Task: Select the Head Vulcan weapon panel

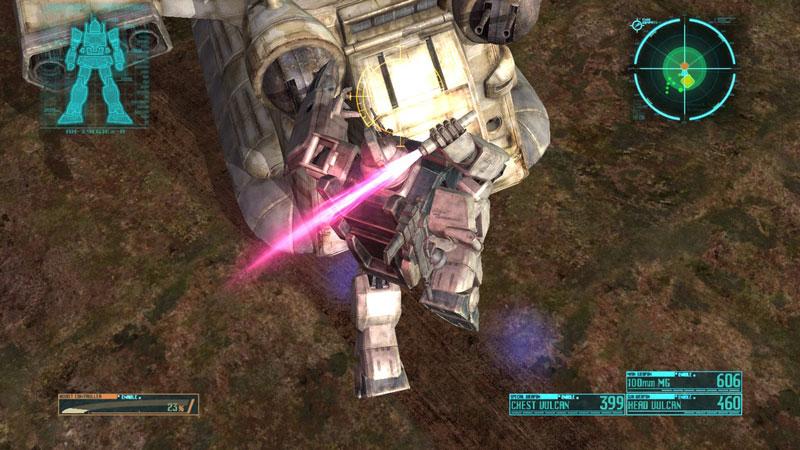Action: pyautogui.click(x=683, y=403)
